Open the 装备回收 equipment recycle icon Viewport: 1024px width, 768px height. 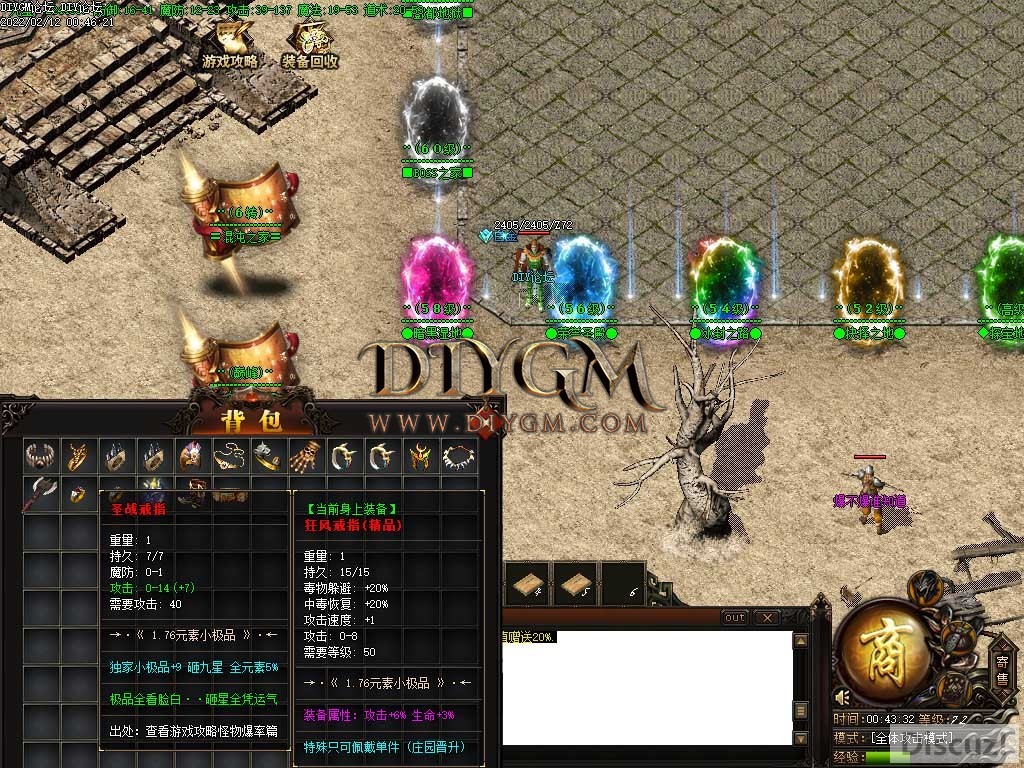[x=309, y=45]
